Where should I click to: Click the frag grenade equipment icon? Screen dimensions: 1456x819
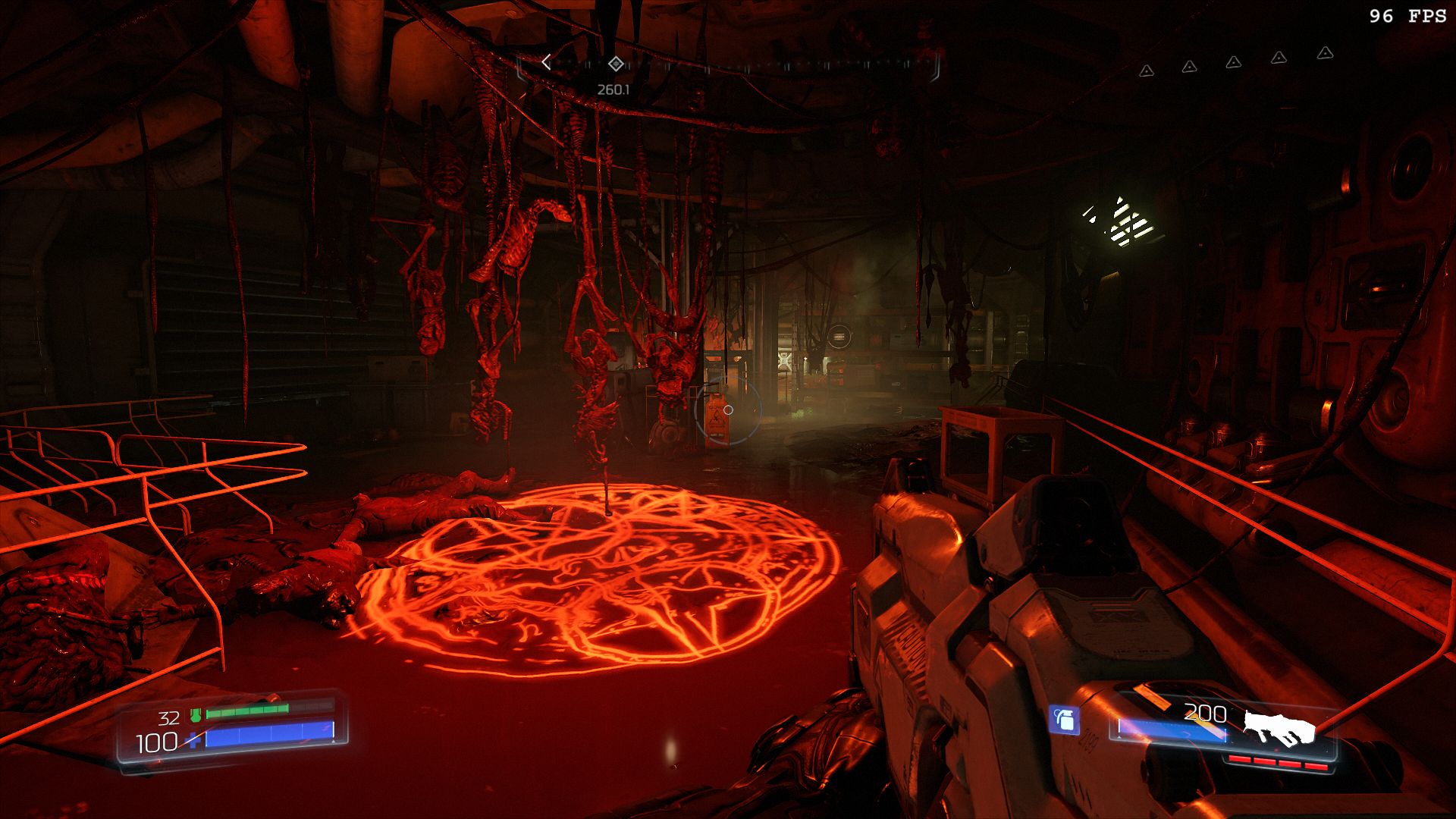(x=1064, y=720)
